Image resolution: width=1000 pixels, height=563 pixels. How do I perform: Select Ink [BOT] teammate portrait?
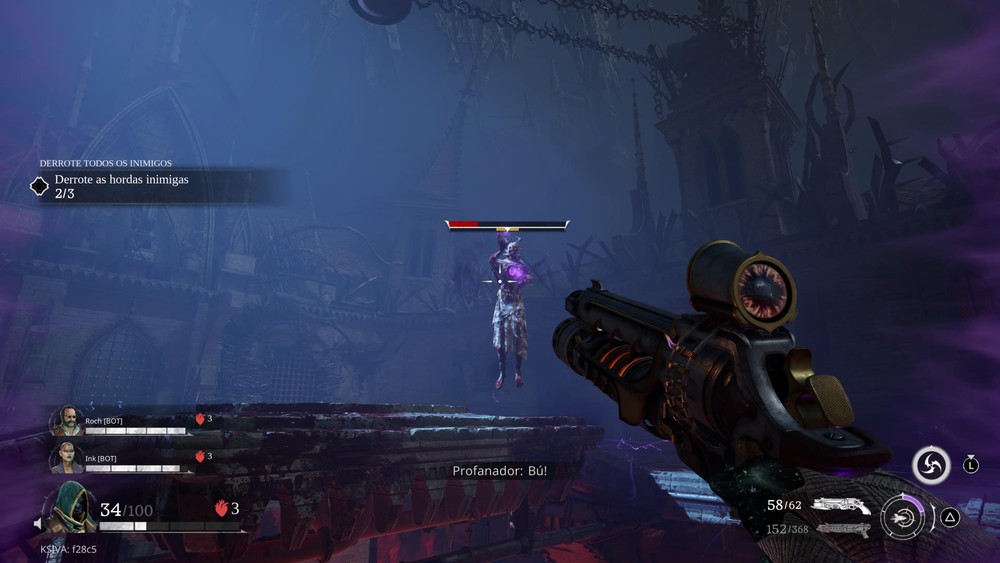point(67,457)
